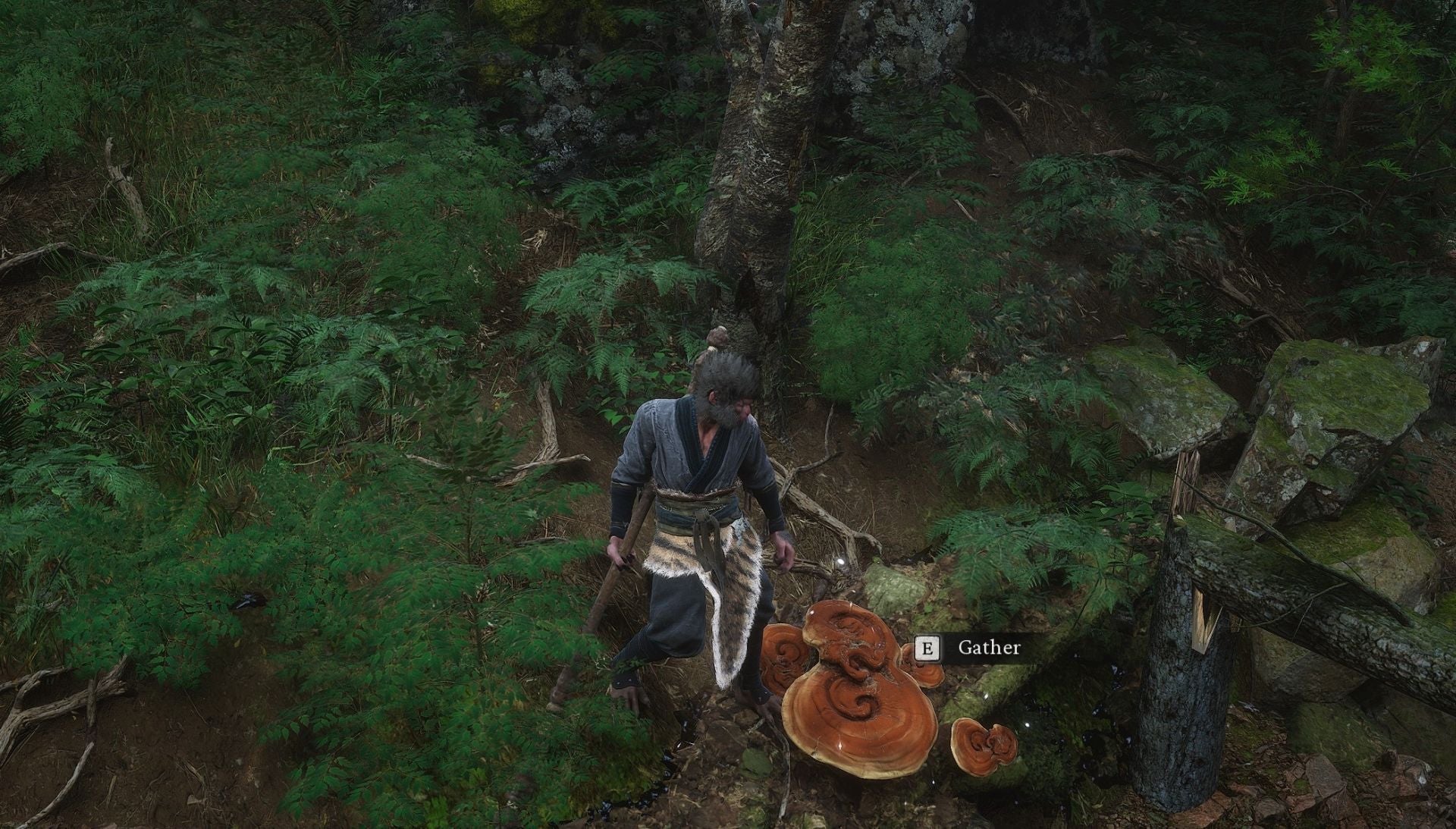Click the Gather interaction label
The image size is (1456, 829).
coord(988,649)
